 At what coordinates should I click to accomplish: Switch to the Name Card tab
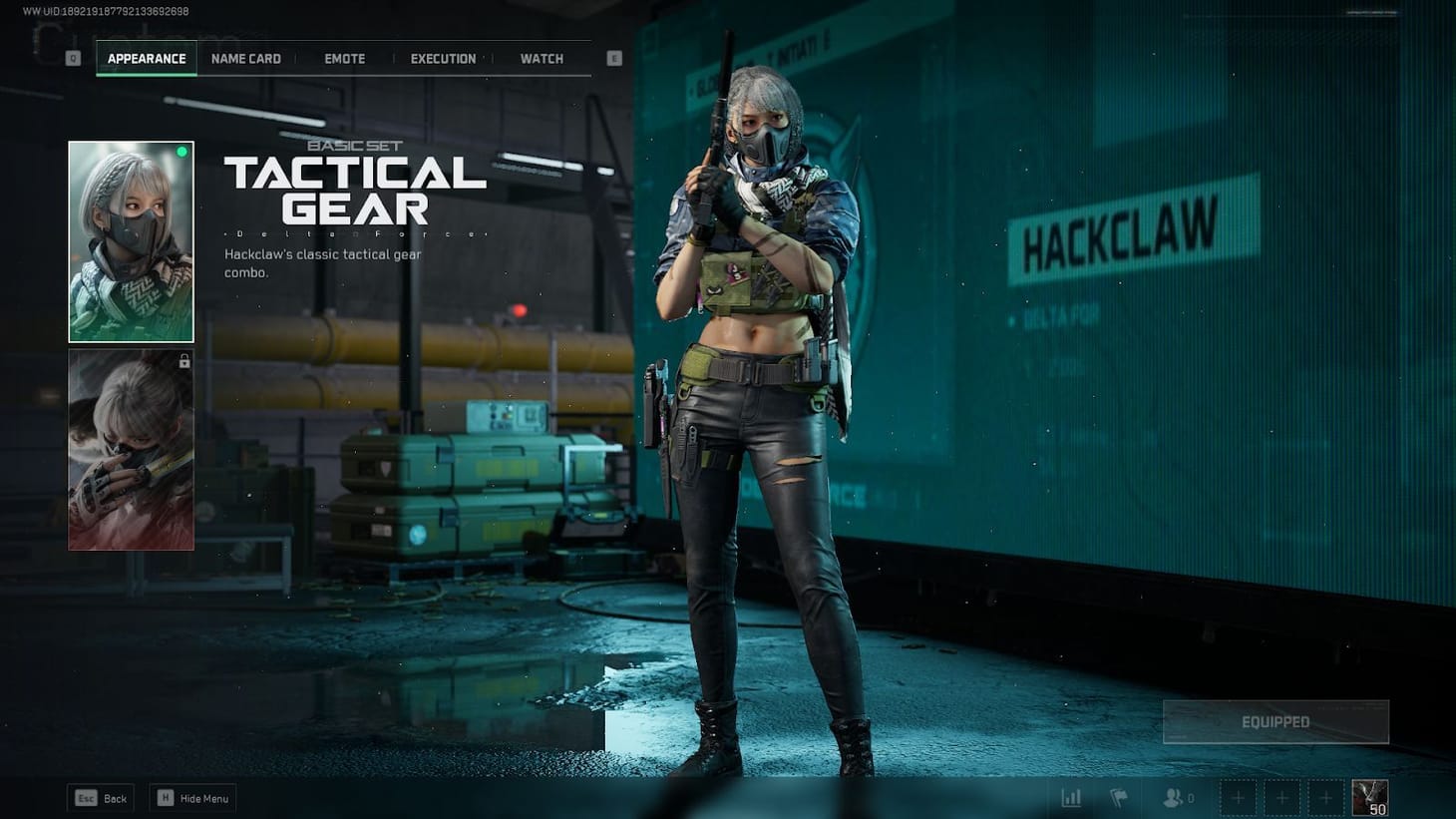point(245,58)
